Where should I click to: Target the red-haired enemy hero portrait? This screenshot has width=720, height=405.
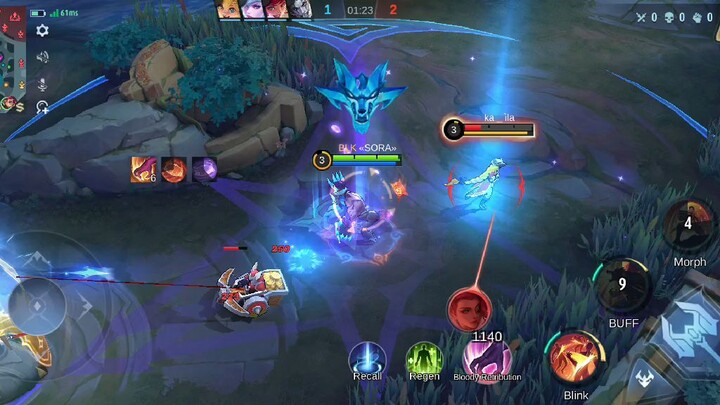[467, 309]
